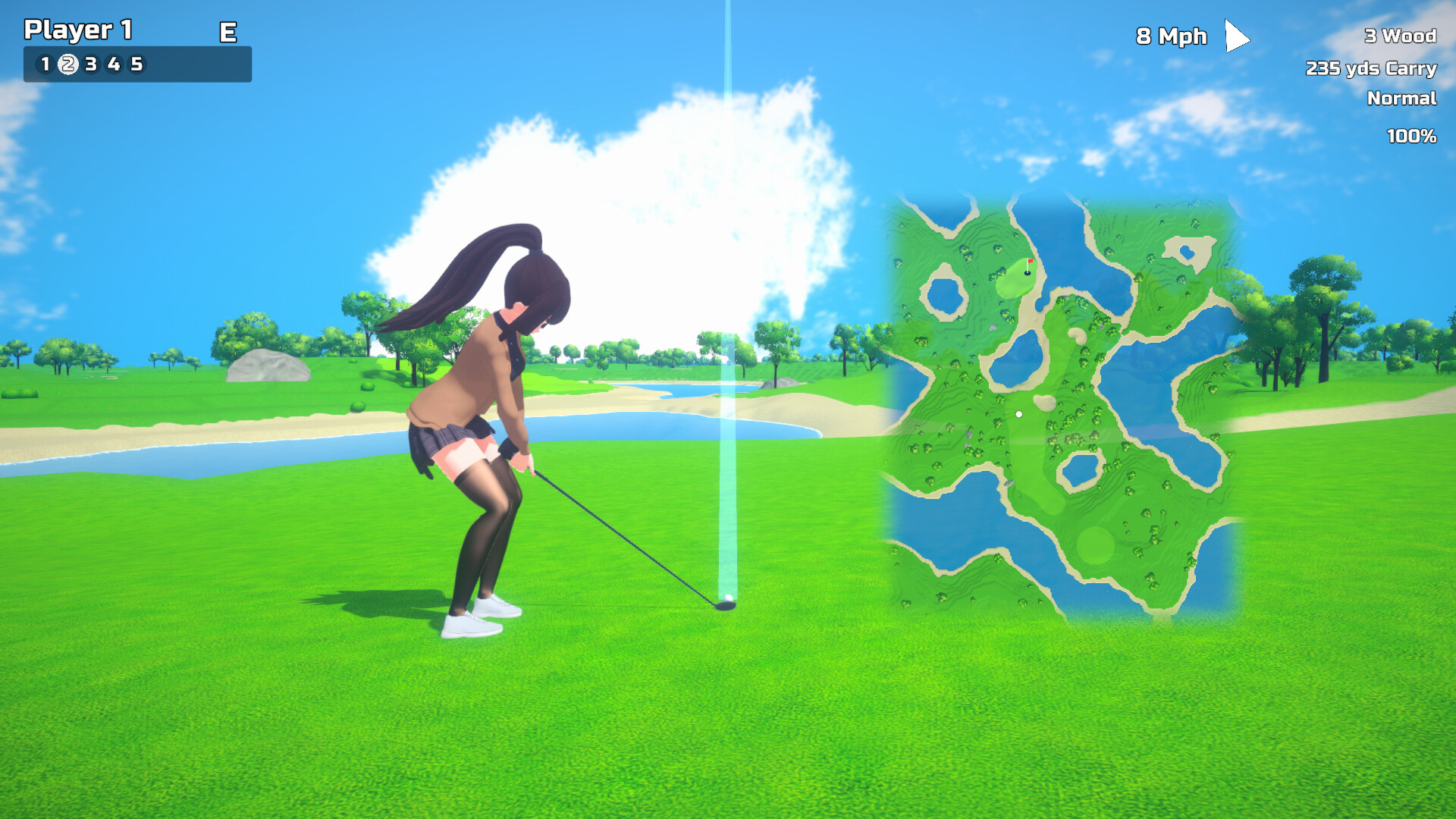Select the red flag on the minimap

pyautogui.click(x=1030, y=262)
